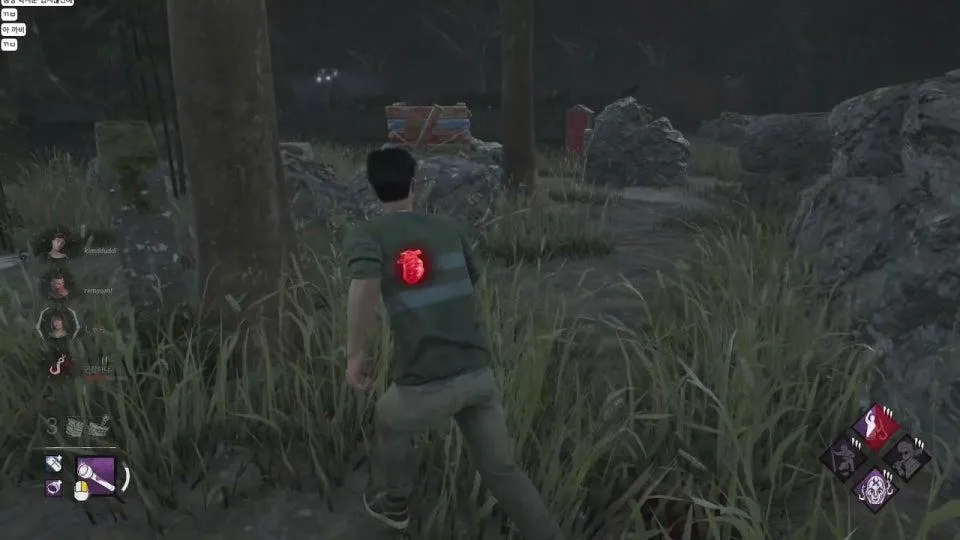Click the dimmed left perk icon
Screen dimensions: 960x540
click(842, 459)
